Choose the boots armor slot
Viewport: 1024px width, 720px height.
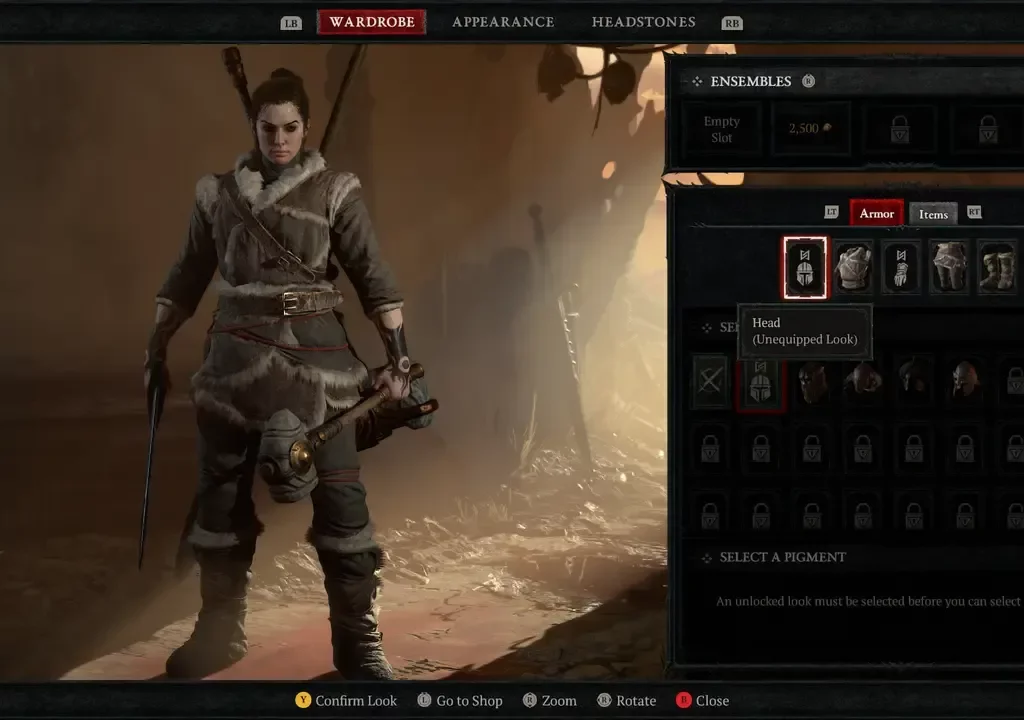tap(997, 268)
